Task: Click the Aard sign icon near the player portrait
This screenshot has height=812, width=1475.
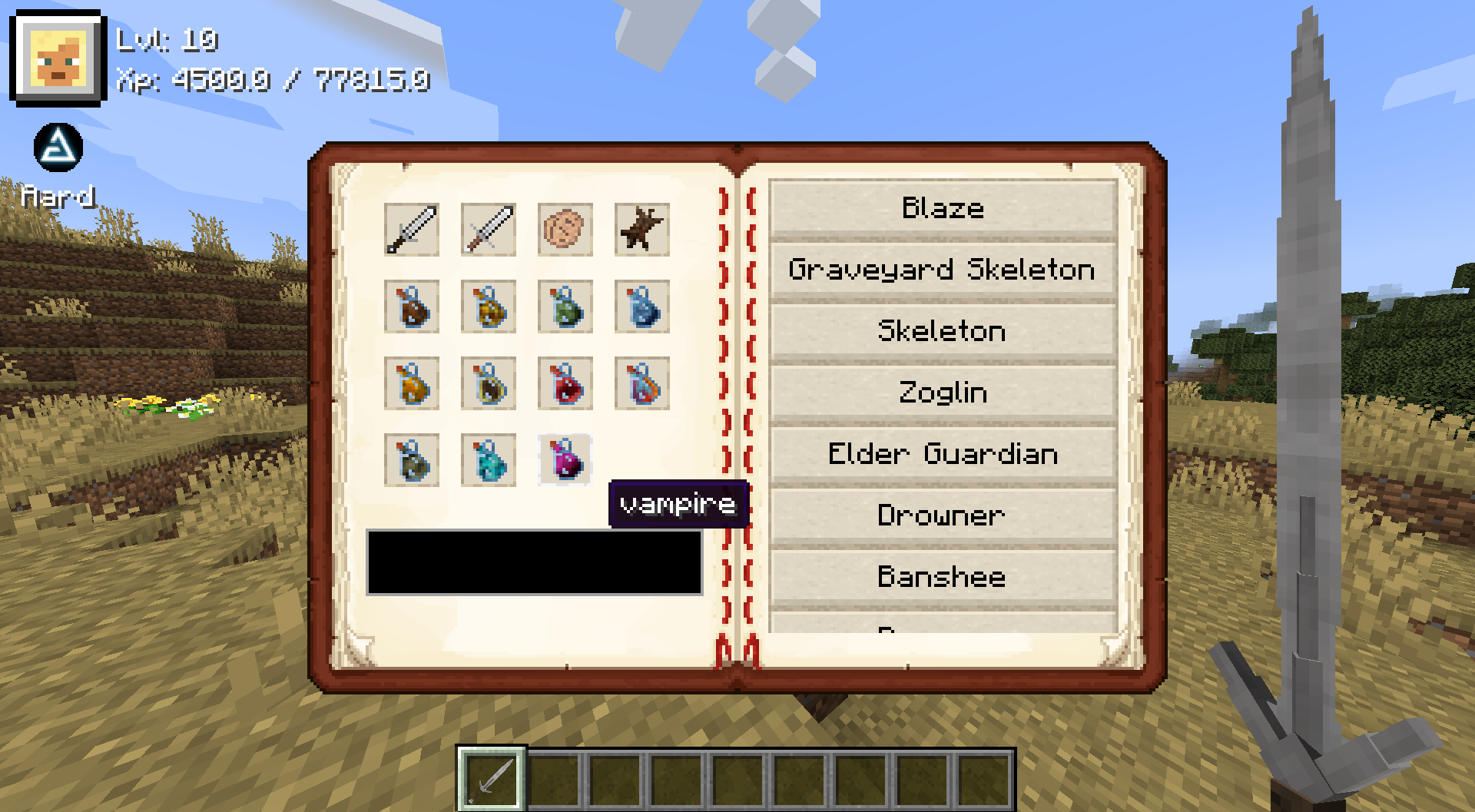Action: coord(58,148)
